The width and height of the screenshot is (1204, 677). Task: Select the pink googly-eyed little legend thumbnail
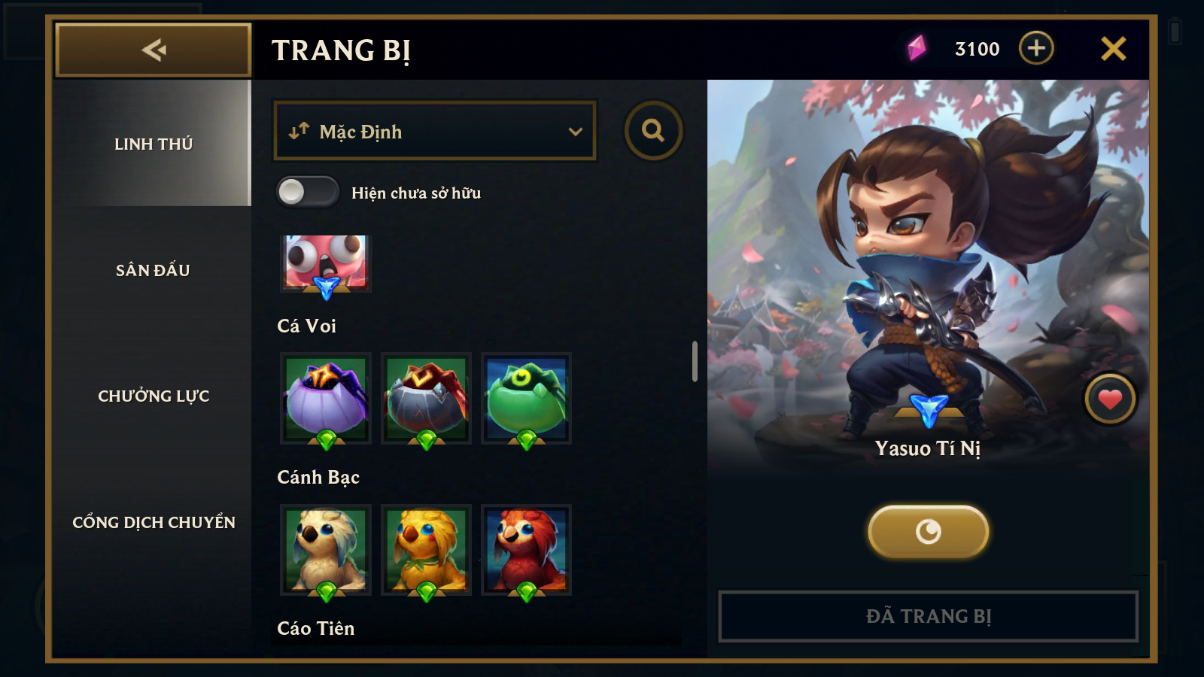tap(326, 263)
